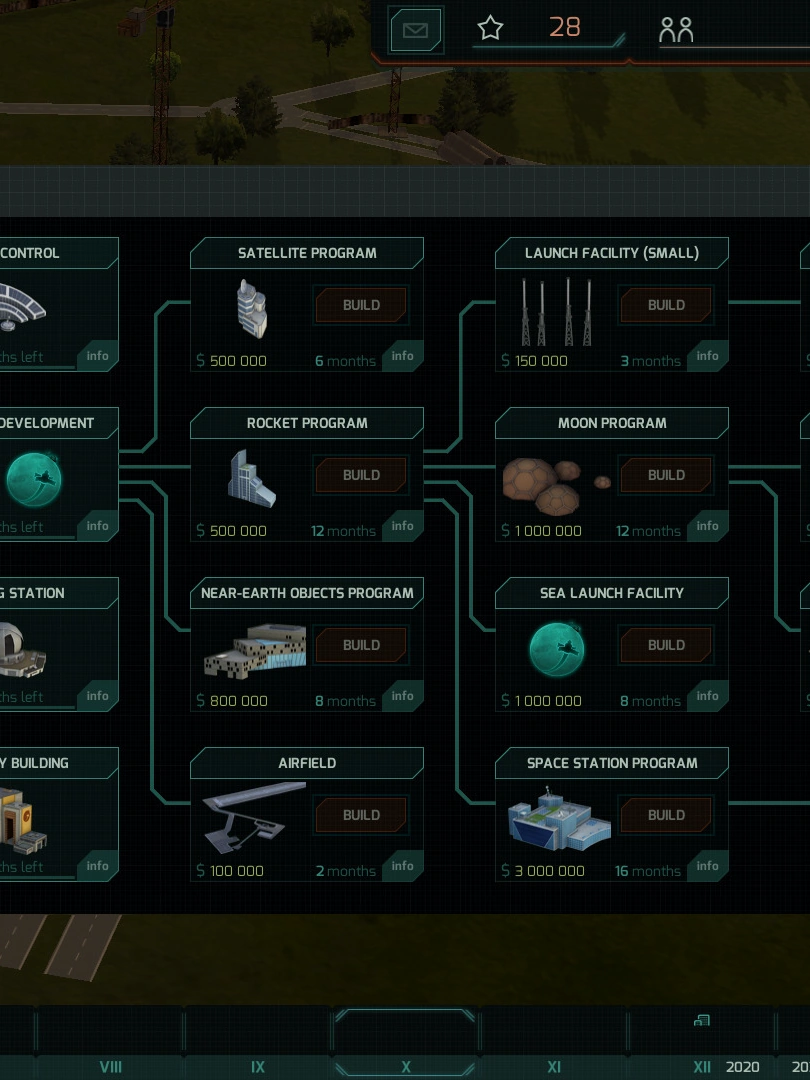This screenshot has height=1080, width=810.
Task: View info for Launch Facility (Small)
Action: click(708, 356)
